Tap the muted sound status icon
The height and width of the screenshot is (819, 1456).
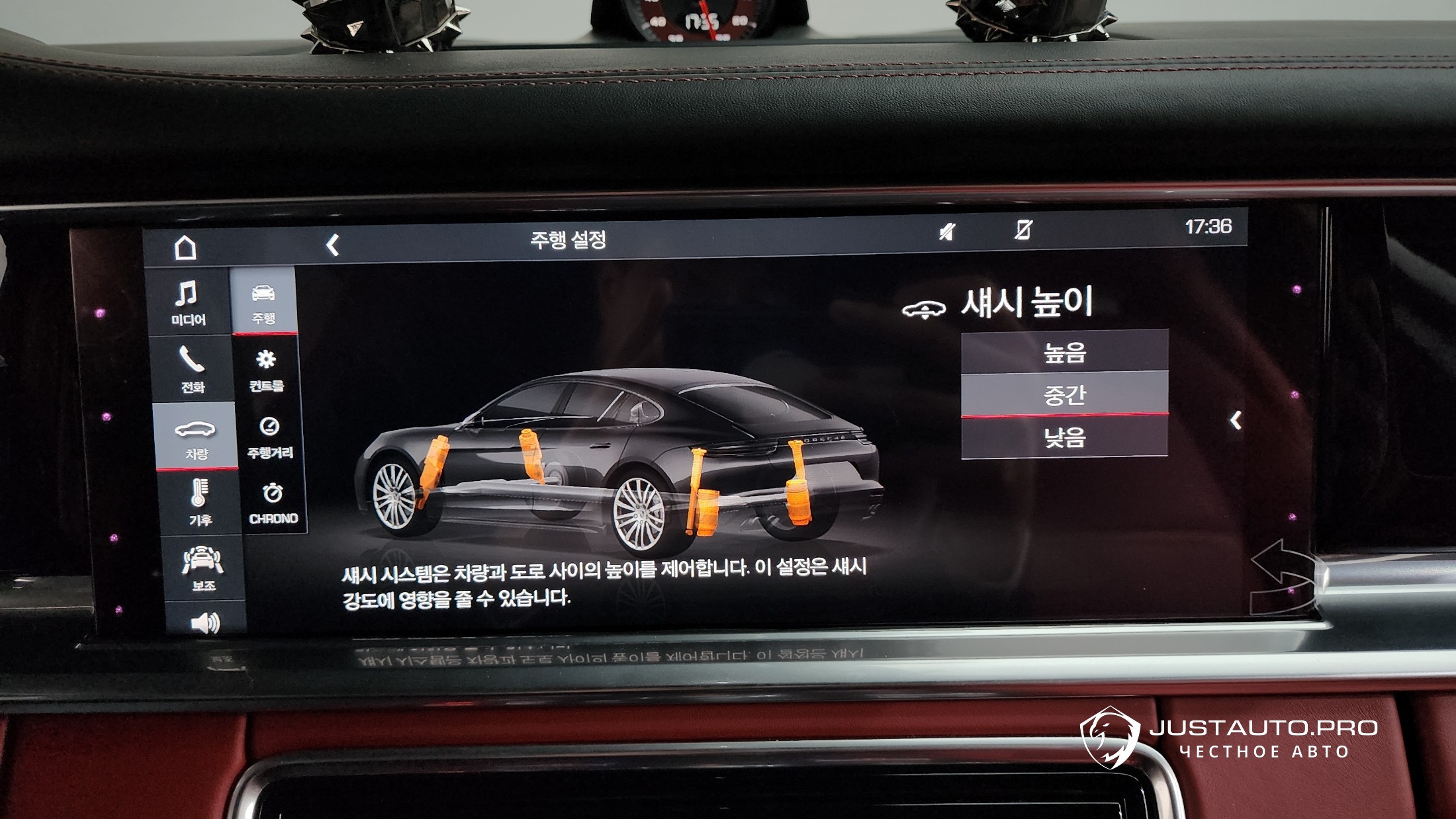[947, 232]
